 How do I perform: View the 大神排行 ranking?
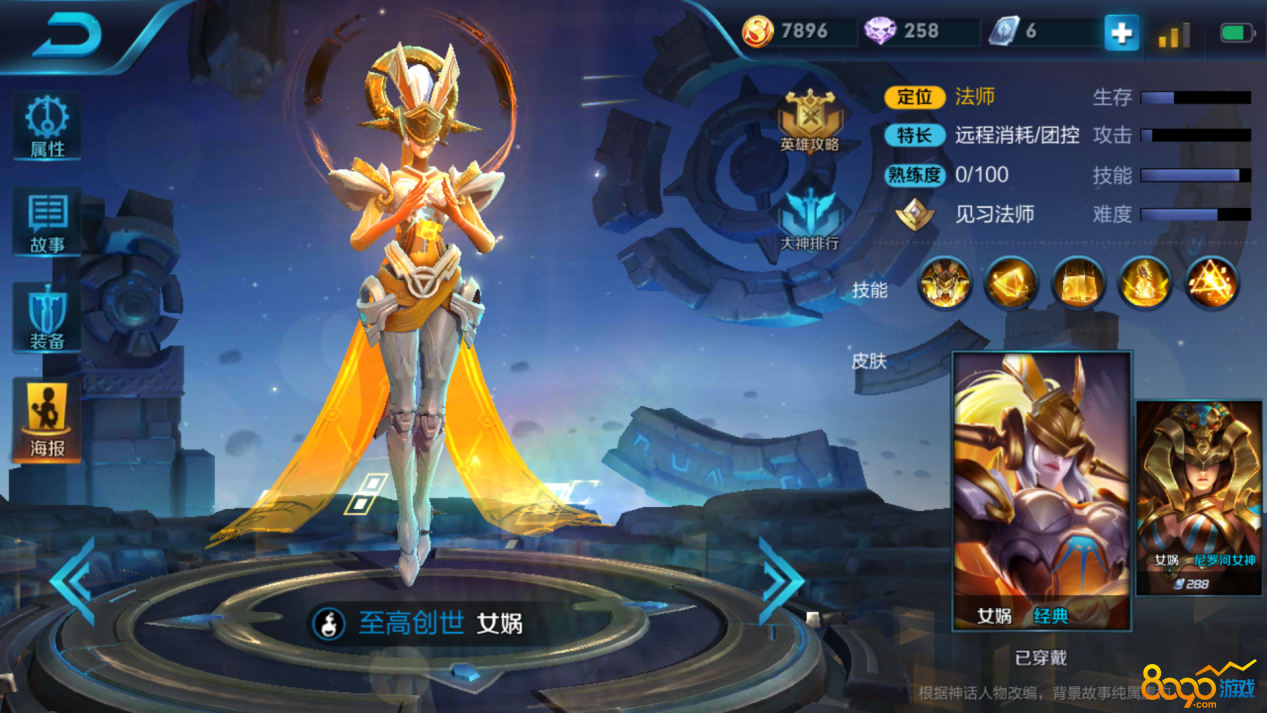pos(810,220)
